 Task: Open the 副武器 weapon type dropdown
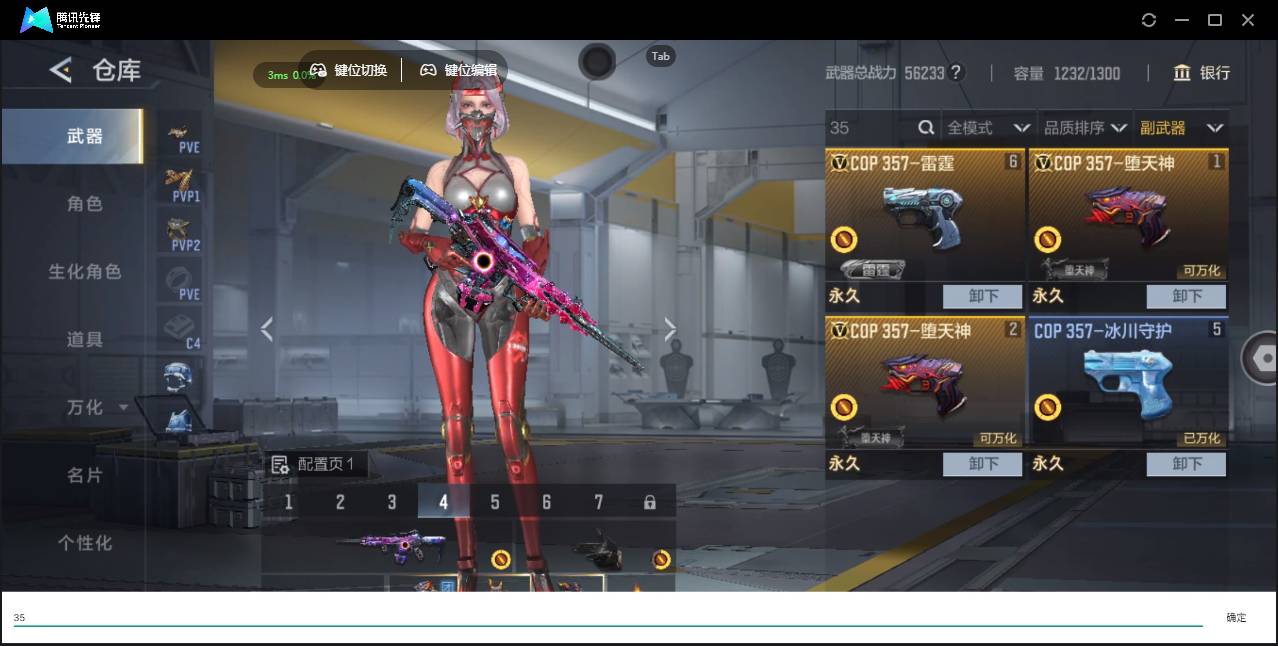pyautogui.click(x=1181, y=128)
